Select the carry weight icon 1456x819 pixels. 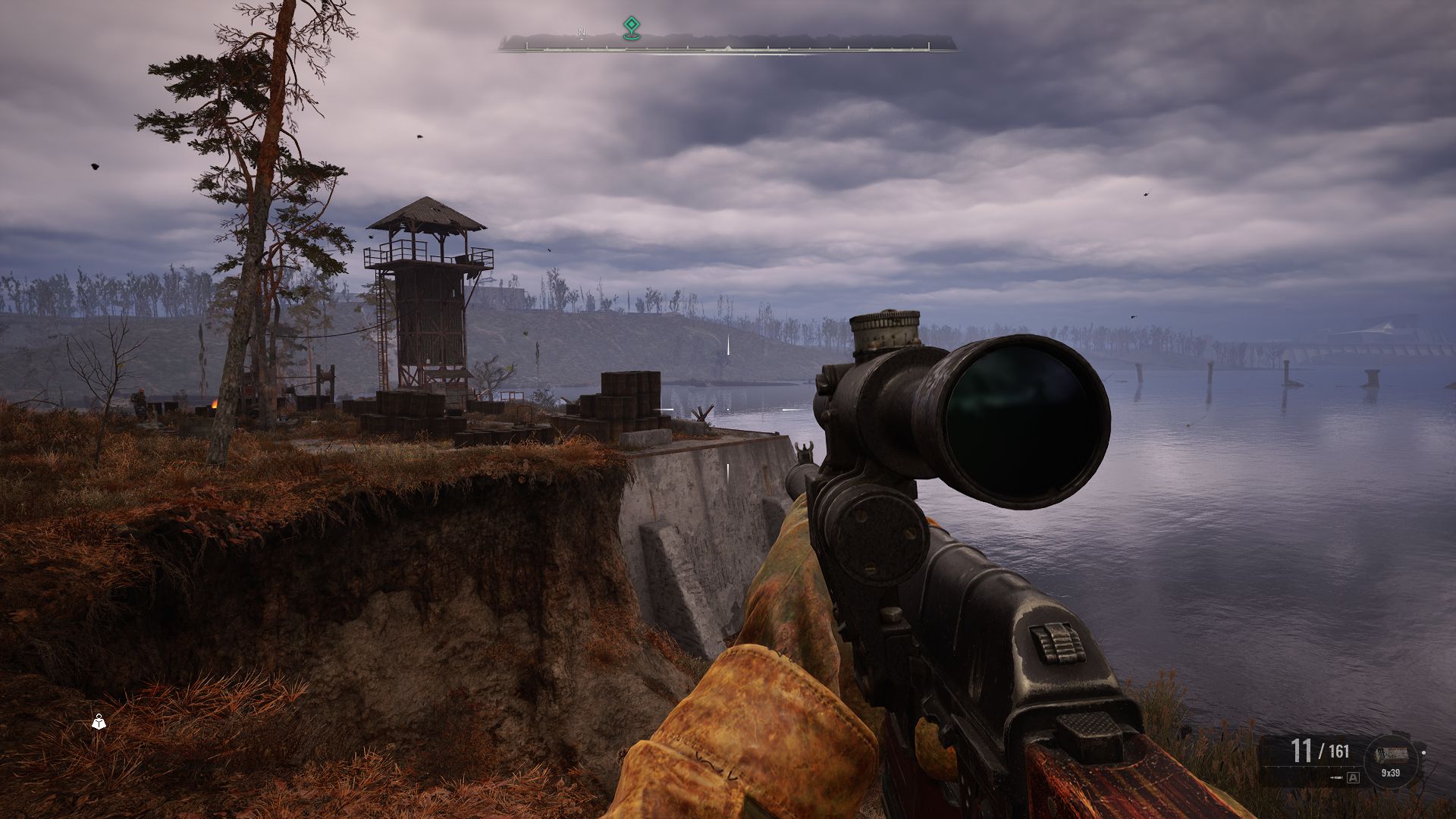click(x=99, y=722)
